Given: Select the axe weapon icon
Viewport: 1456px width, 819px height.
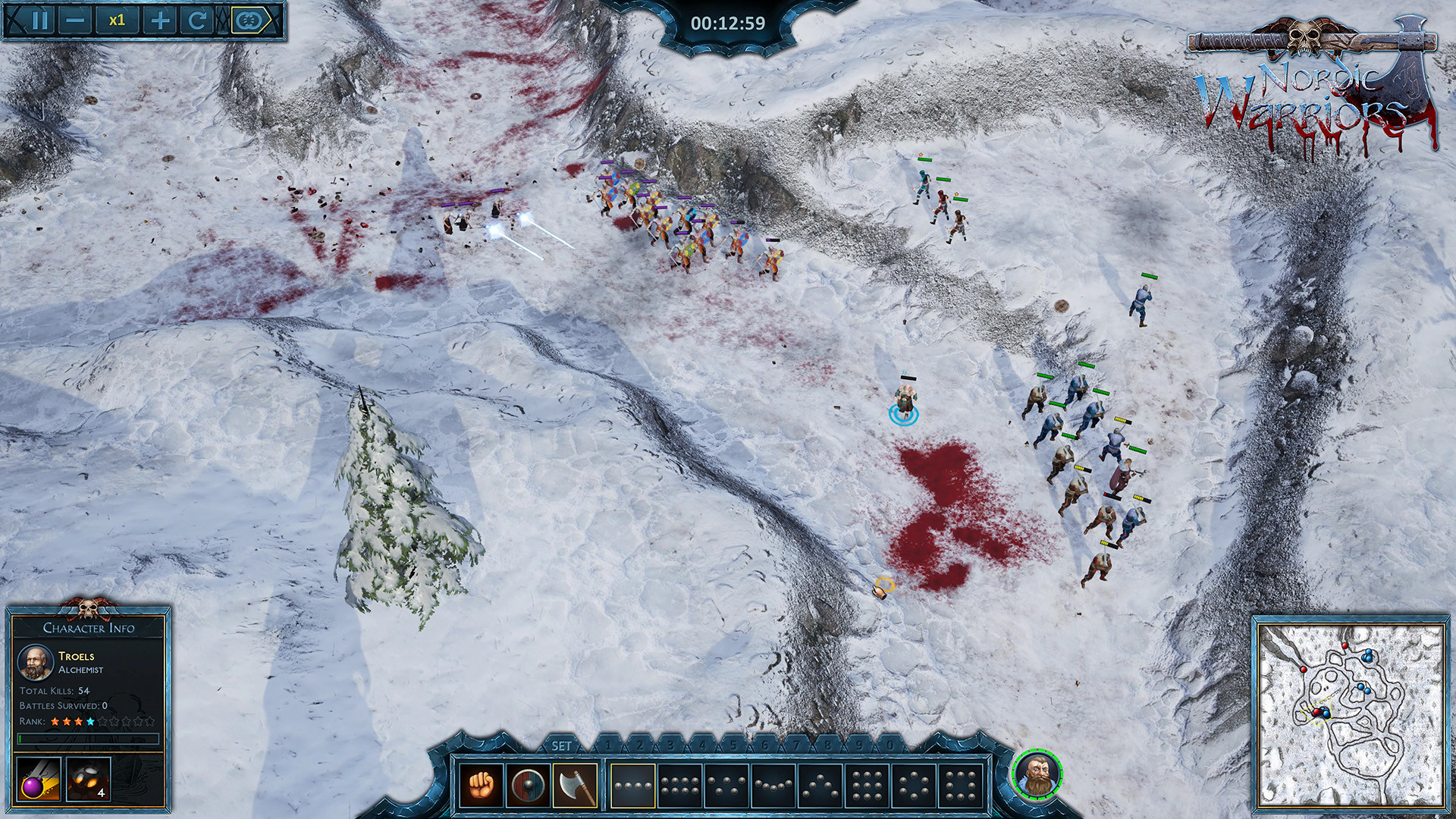Looking at the screenshot, I should coord(573,784).
